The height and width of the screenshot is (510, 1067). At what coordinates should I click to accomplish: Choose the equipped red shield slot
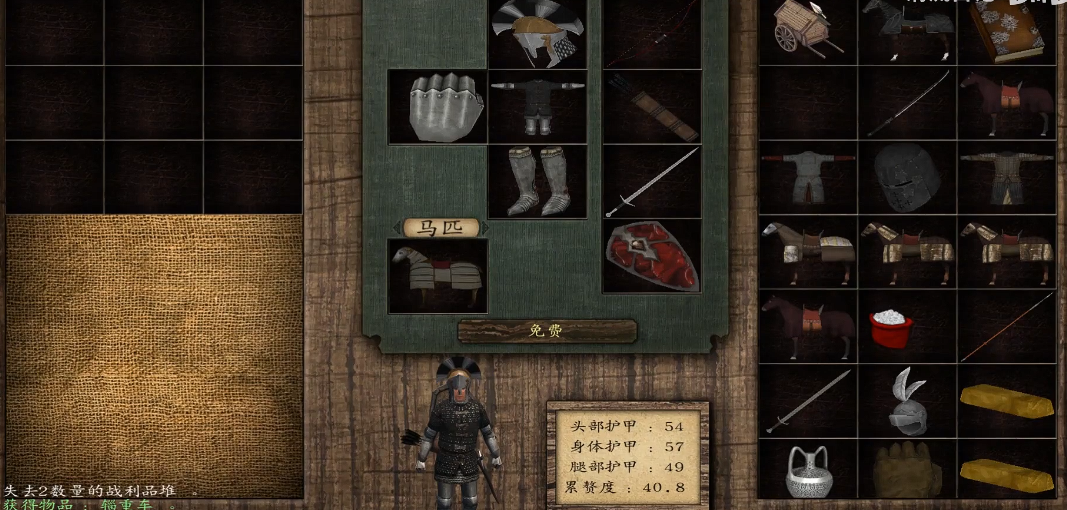pos(651,255)
